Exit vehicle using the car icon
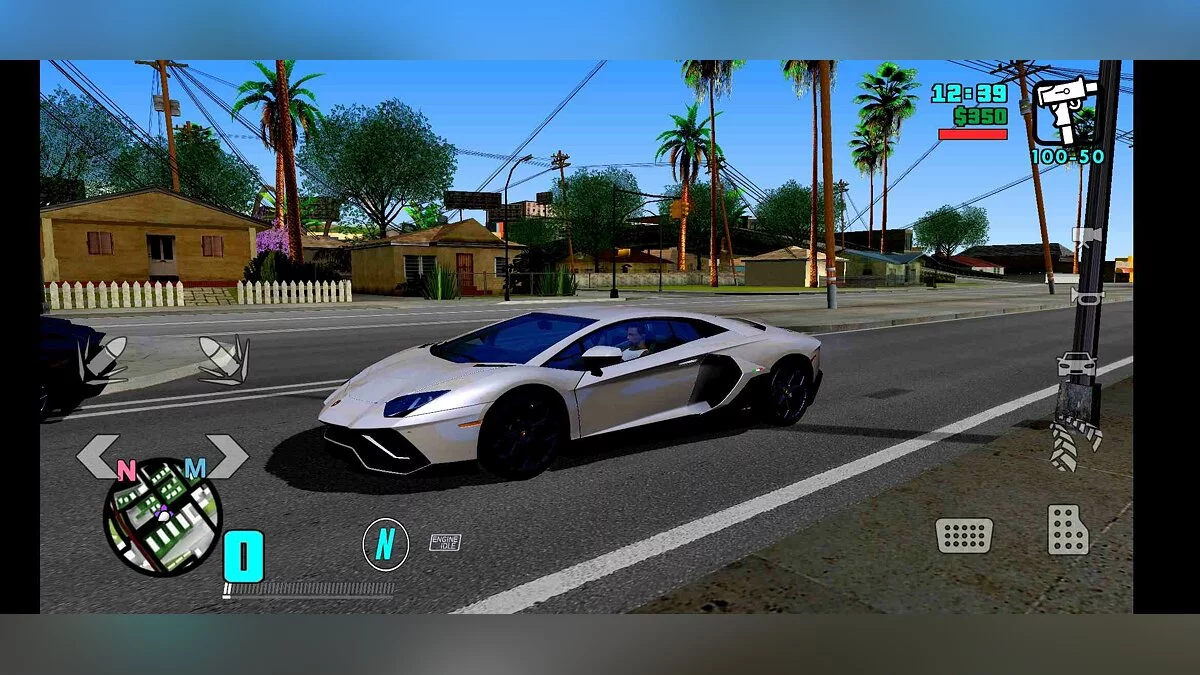The height and width of the screenshot is (675, 1200). pos(1077,365)
